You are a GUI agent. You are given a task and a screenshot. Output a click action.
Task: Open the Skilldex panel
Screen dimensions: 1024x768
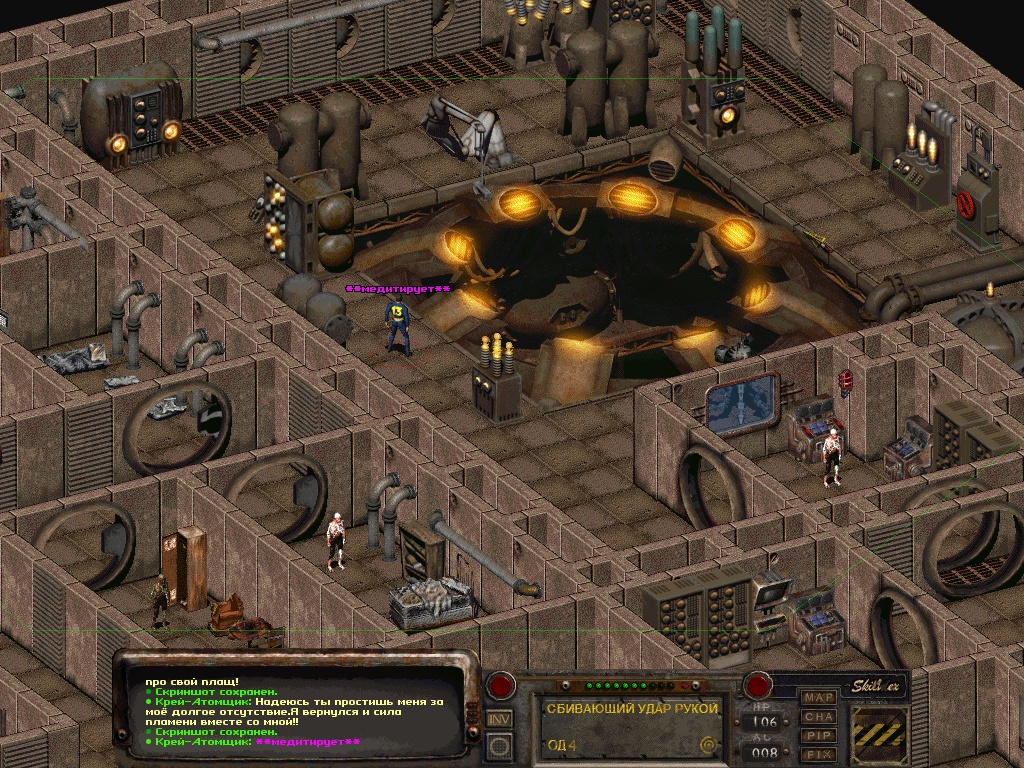880,686
